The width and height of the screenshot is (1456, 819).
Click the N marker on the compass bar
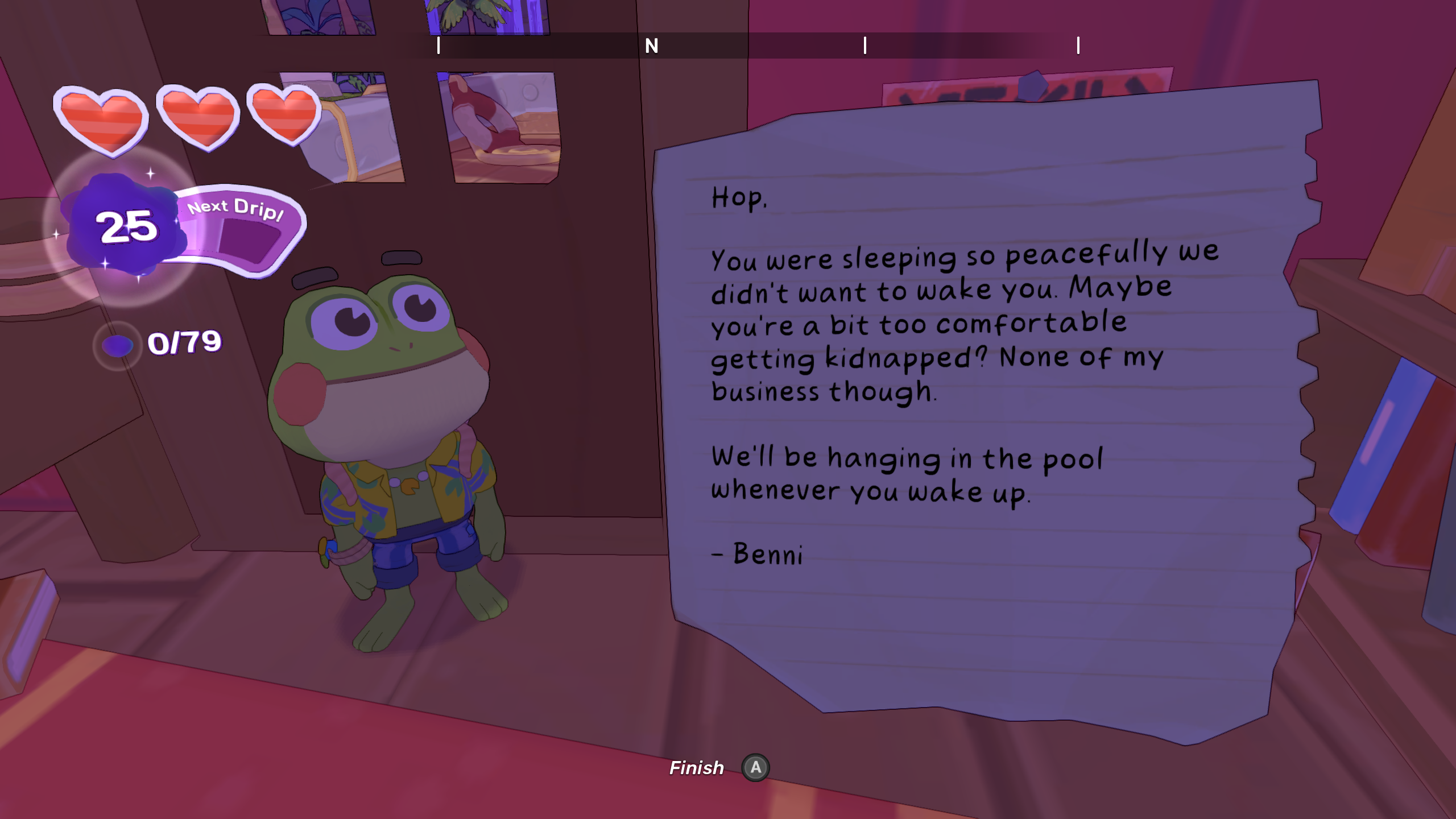tap(652, 45)
